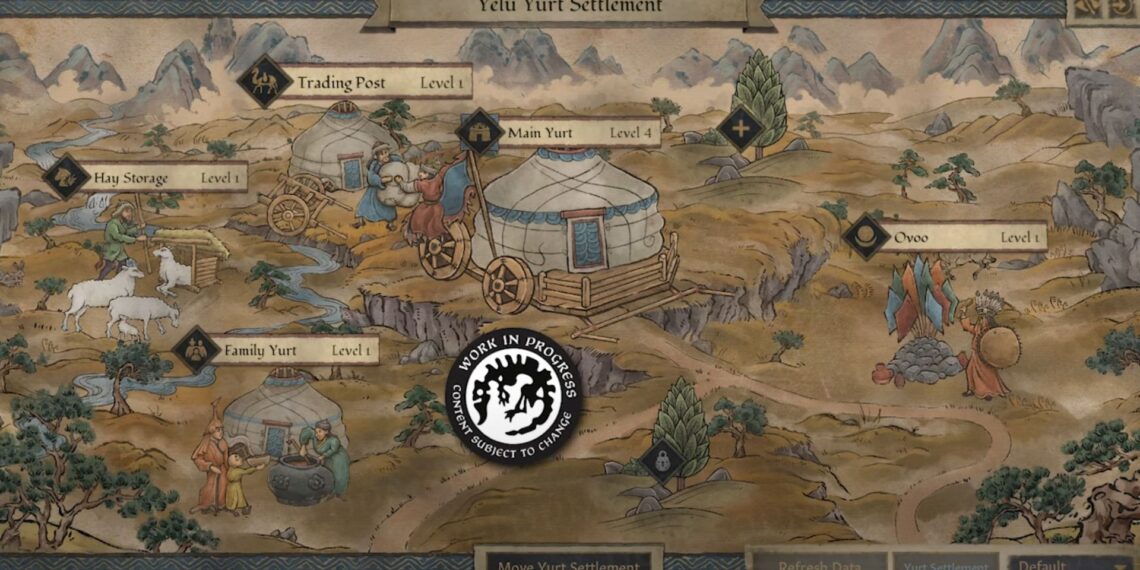Click the plus icon empty building slot
The height and width of the screenshot is (570, 1140).
(x=740, y=128)
